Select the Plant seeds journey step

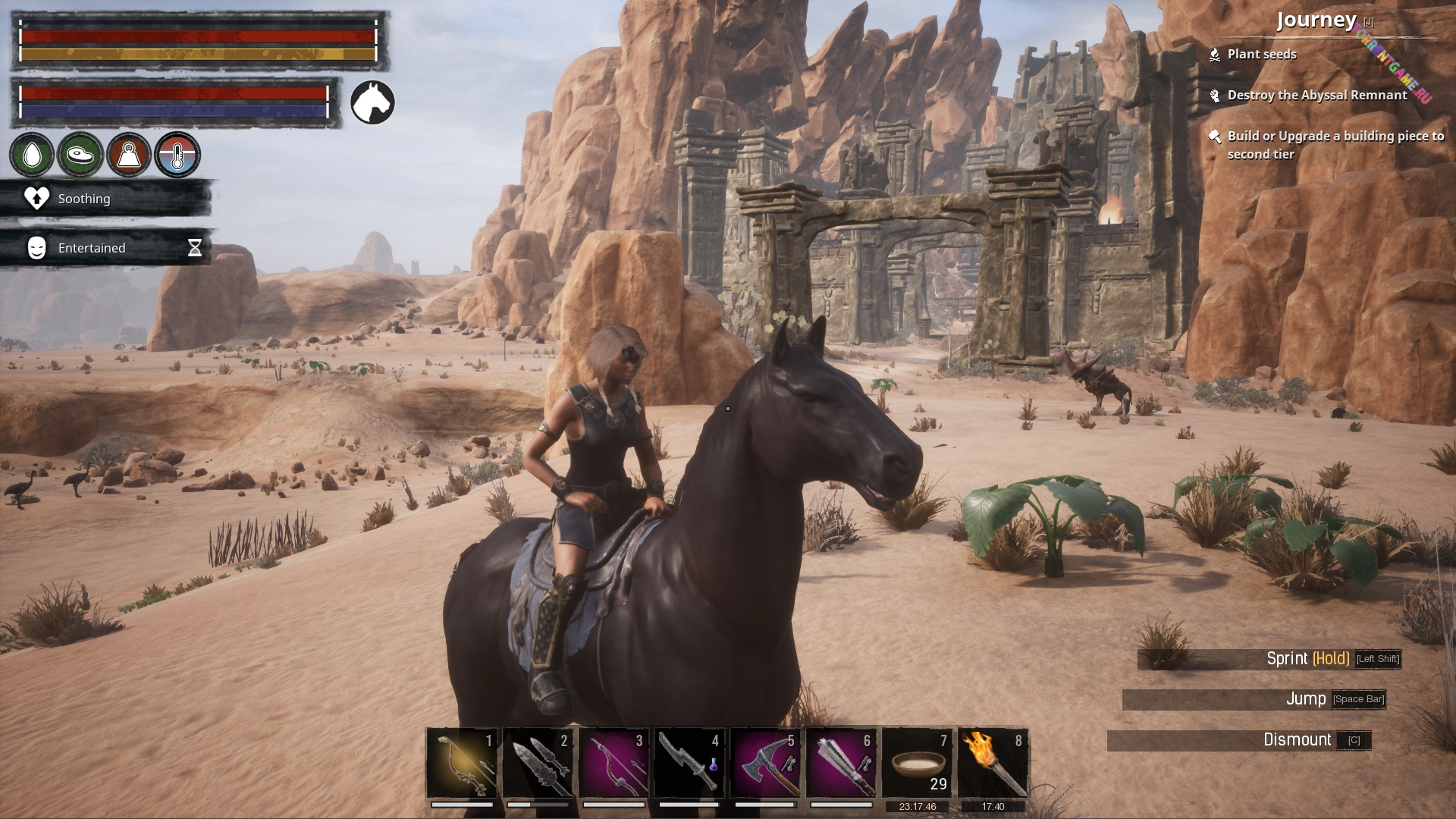[x=1261, y=55]
